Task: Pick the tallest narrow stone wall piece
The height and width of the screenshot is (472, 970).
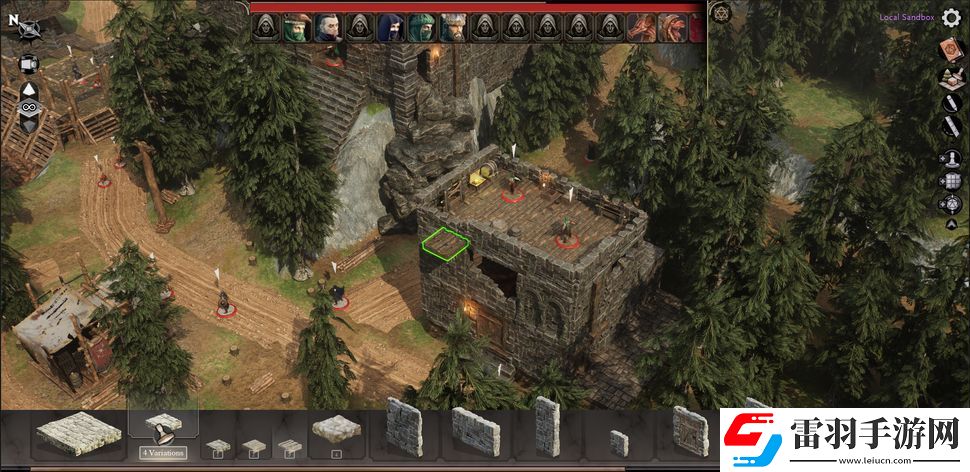Action: coord(546,427)
